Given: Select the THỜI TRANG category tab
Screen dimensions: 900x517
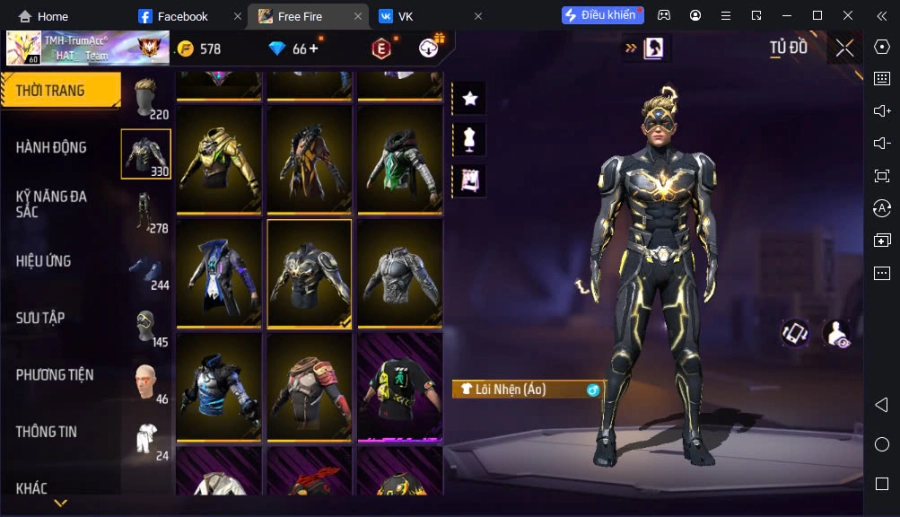Looking at the screenshot, I should tap(60, 91).
